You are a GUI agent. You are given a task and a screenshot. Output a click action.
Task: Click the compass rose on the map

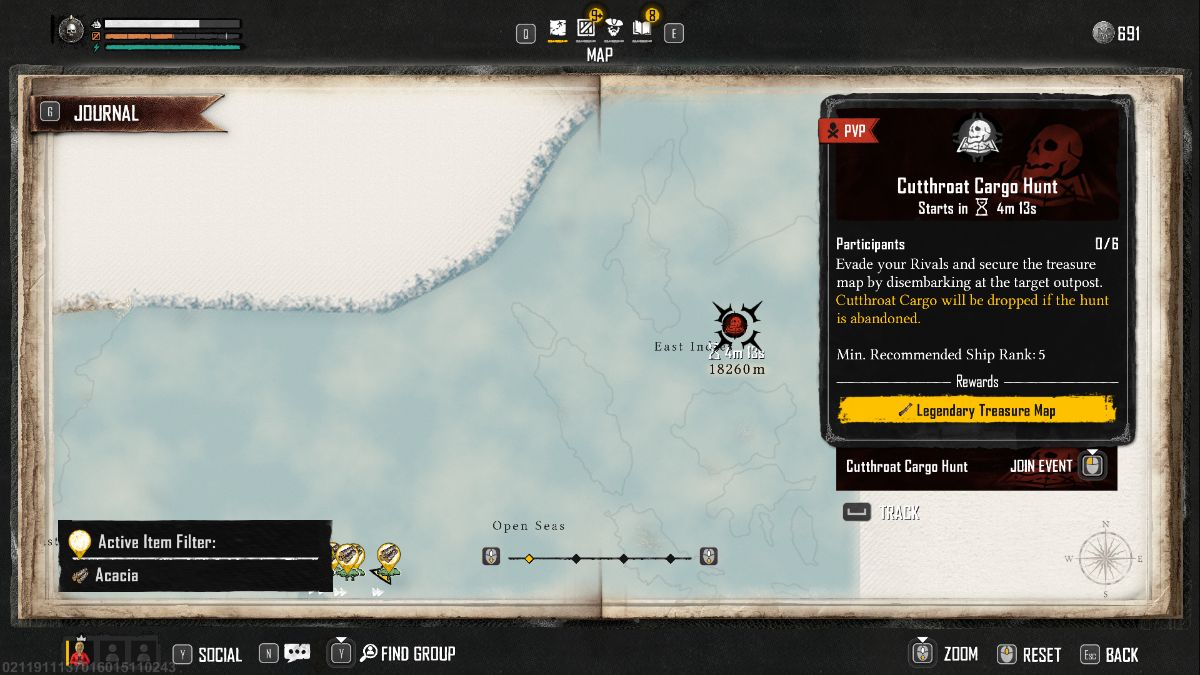pos(1106,559)
